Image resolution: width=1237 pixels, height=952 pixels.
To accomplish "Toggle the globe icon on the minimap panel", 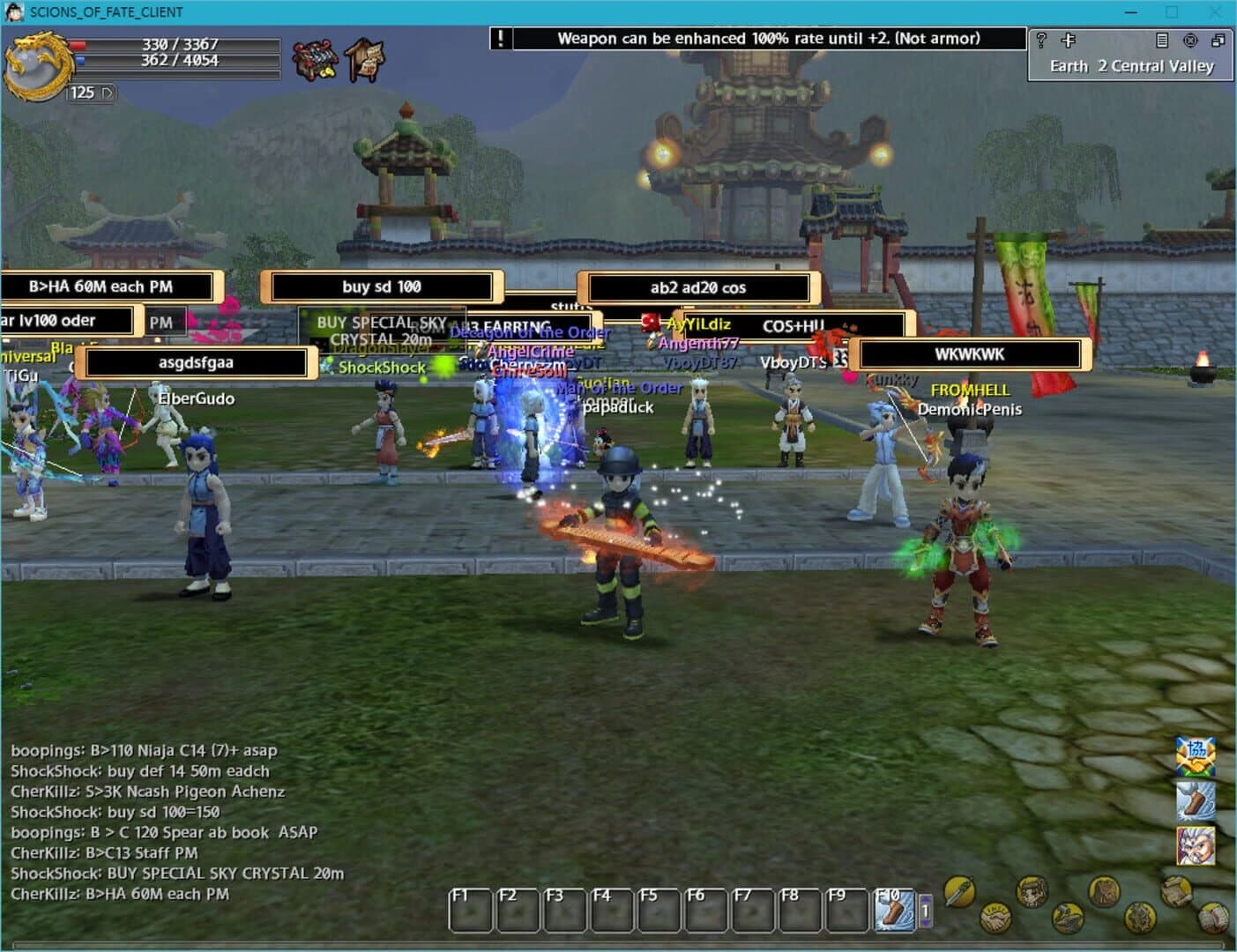I will click(x=1190, y=41).
